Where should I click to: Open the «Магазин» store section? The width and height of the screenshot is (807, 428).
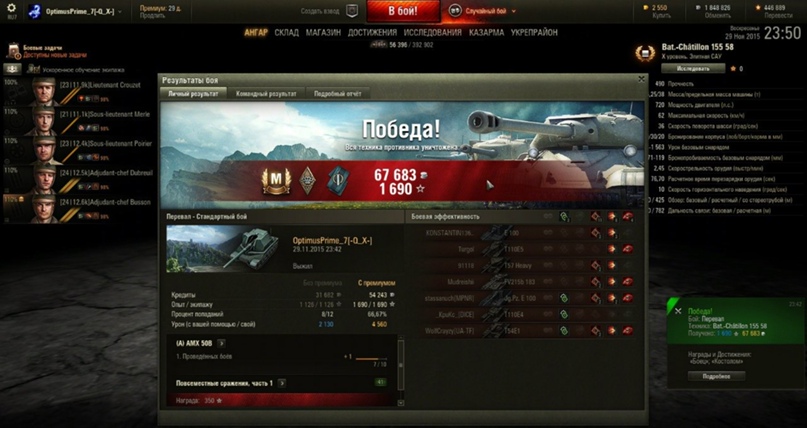tap(323, 32)
